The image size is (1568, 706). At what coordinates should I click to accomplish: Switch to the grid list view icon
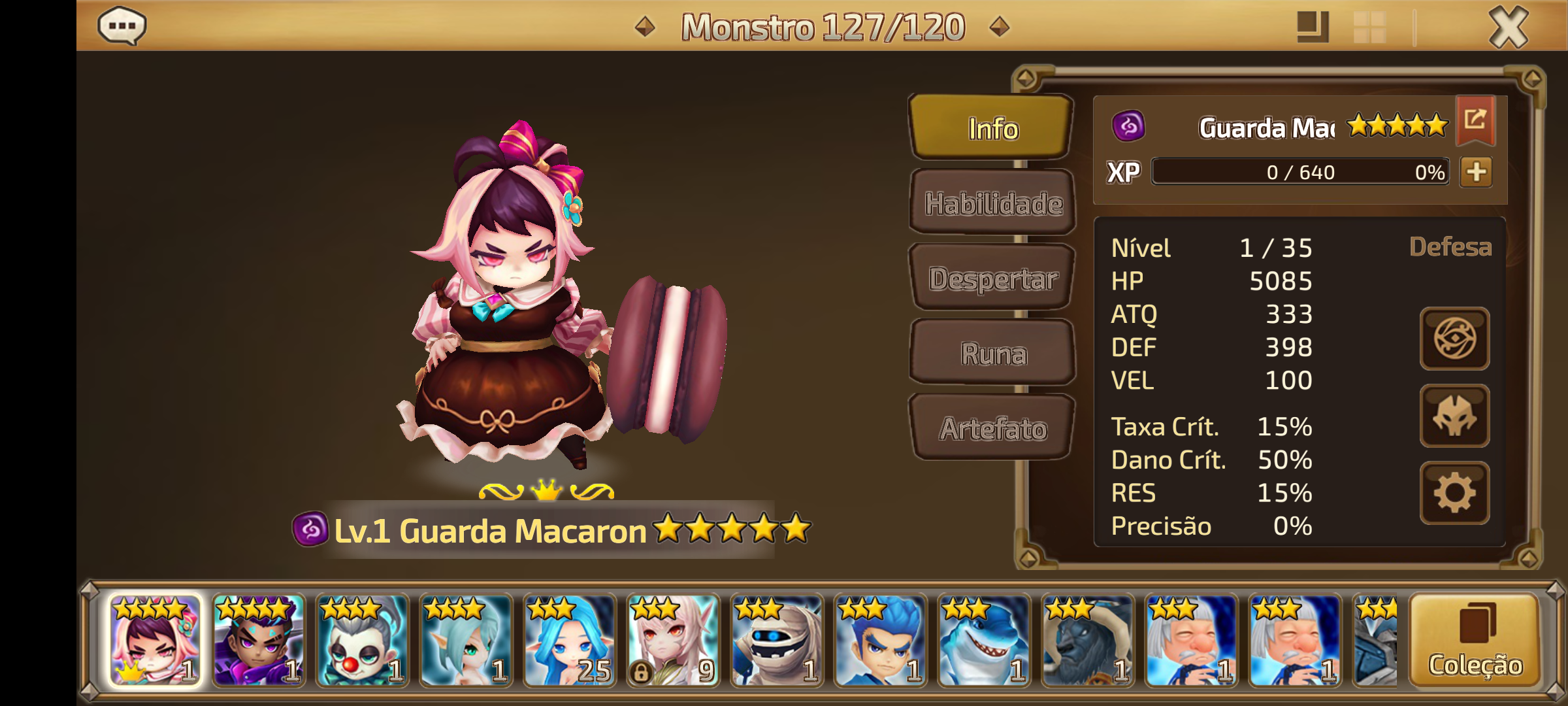pos(1369,27)
